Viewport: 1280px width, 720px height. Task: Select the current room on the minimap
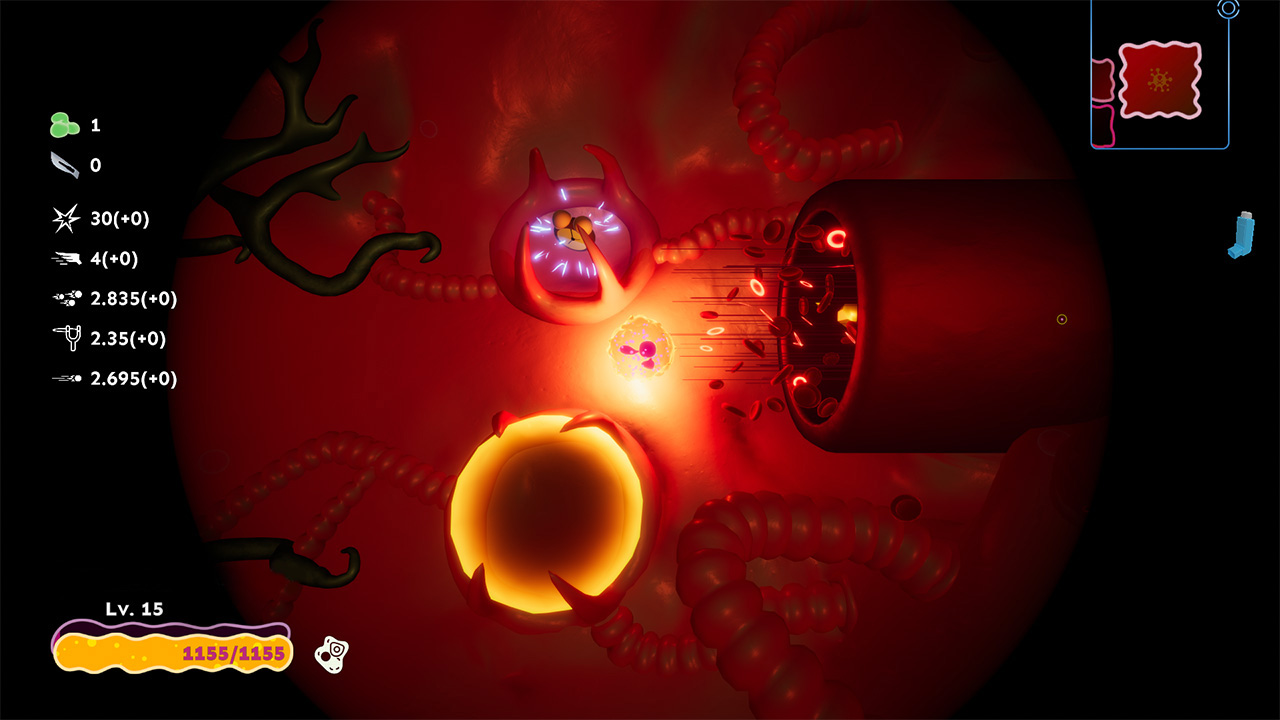pyautogui.click(x=1159, y=80)
